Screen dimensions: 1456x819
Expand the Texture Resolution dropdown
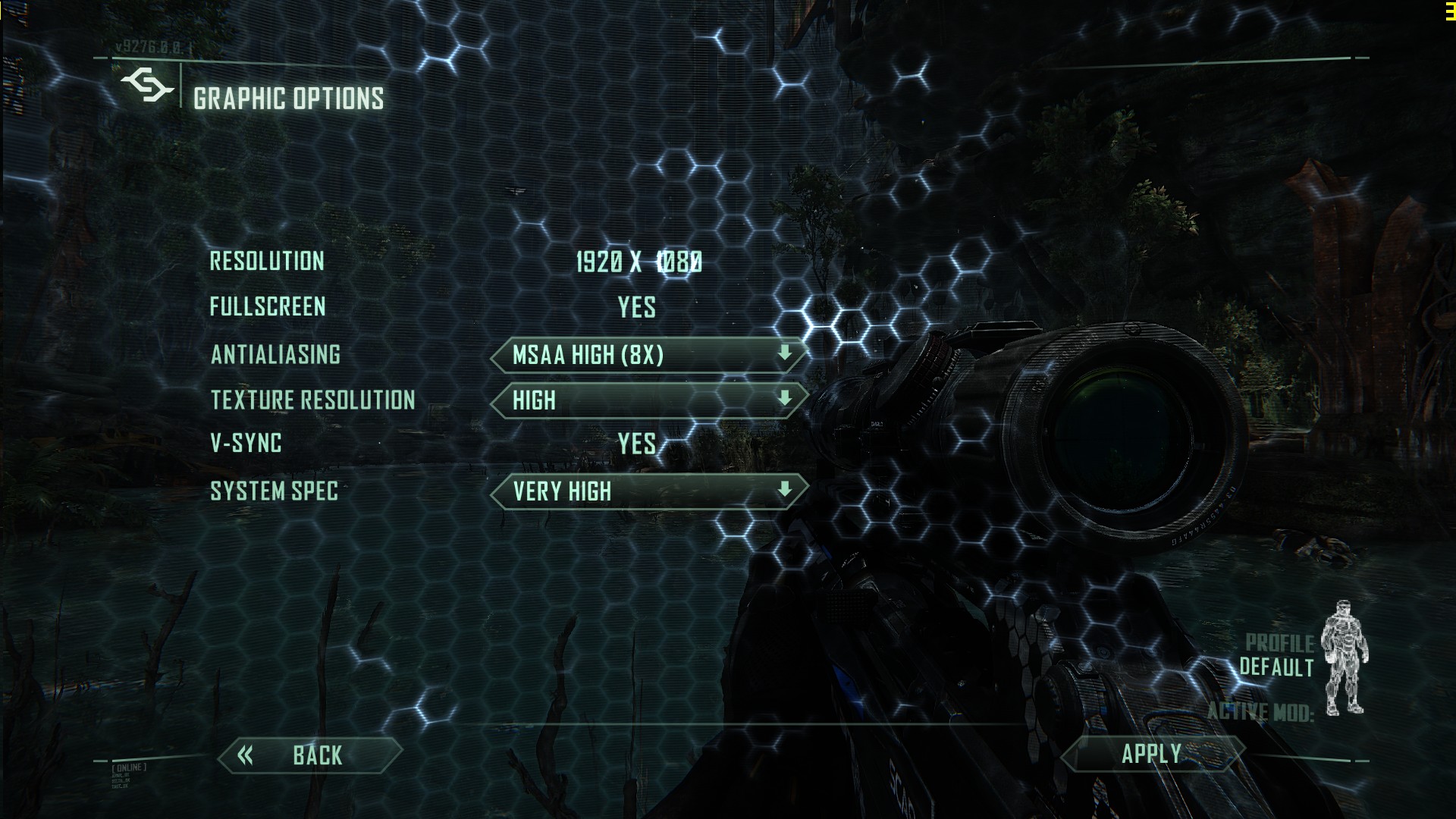649,400
